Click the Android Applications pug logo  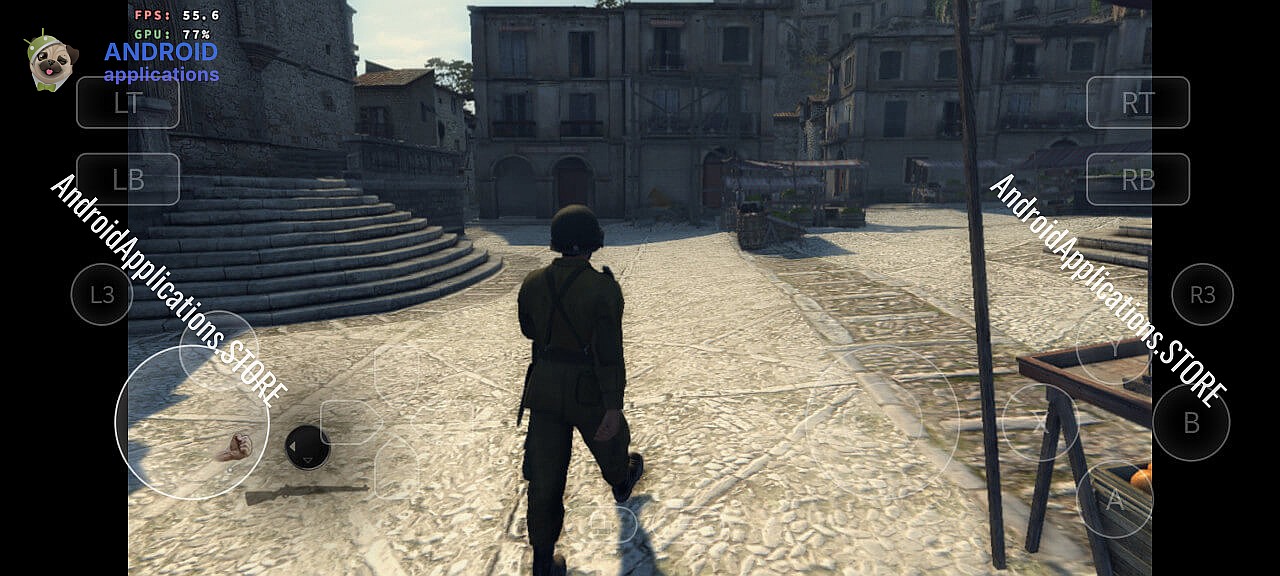[x=52, y=60]
